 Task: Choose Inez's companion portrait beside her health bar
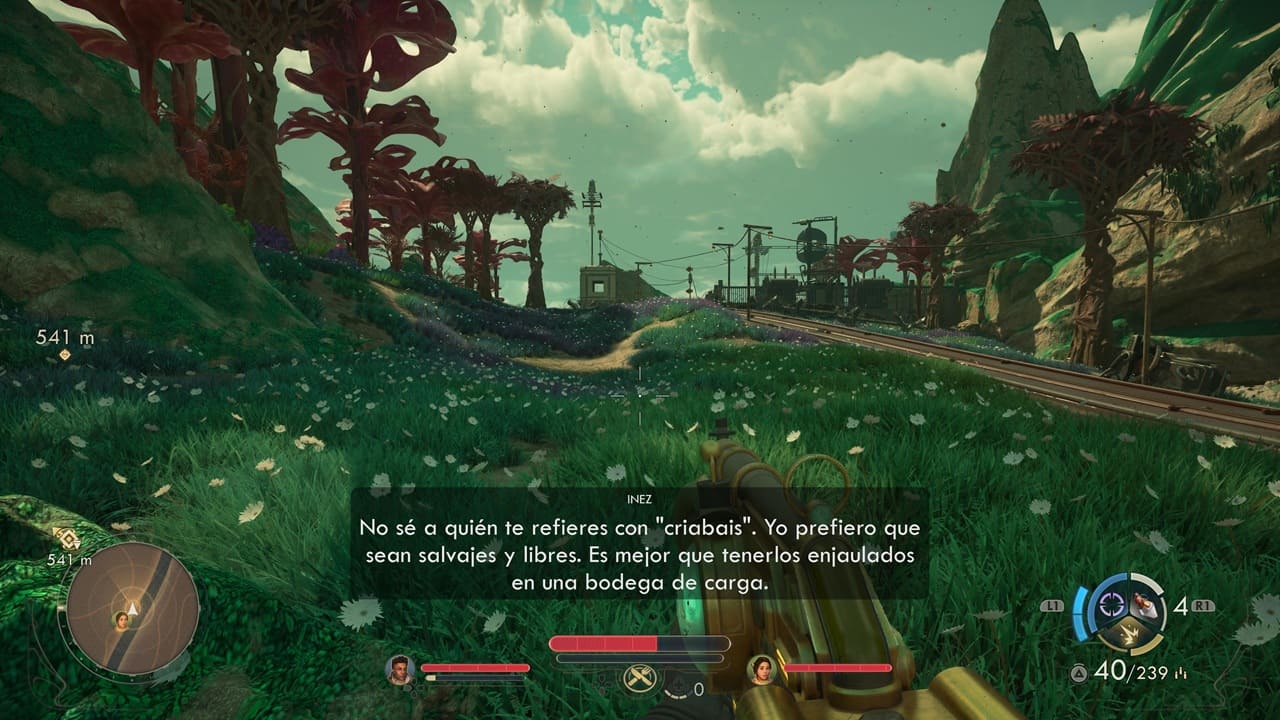pyautogui.click(x=762, y=669)
